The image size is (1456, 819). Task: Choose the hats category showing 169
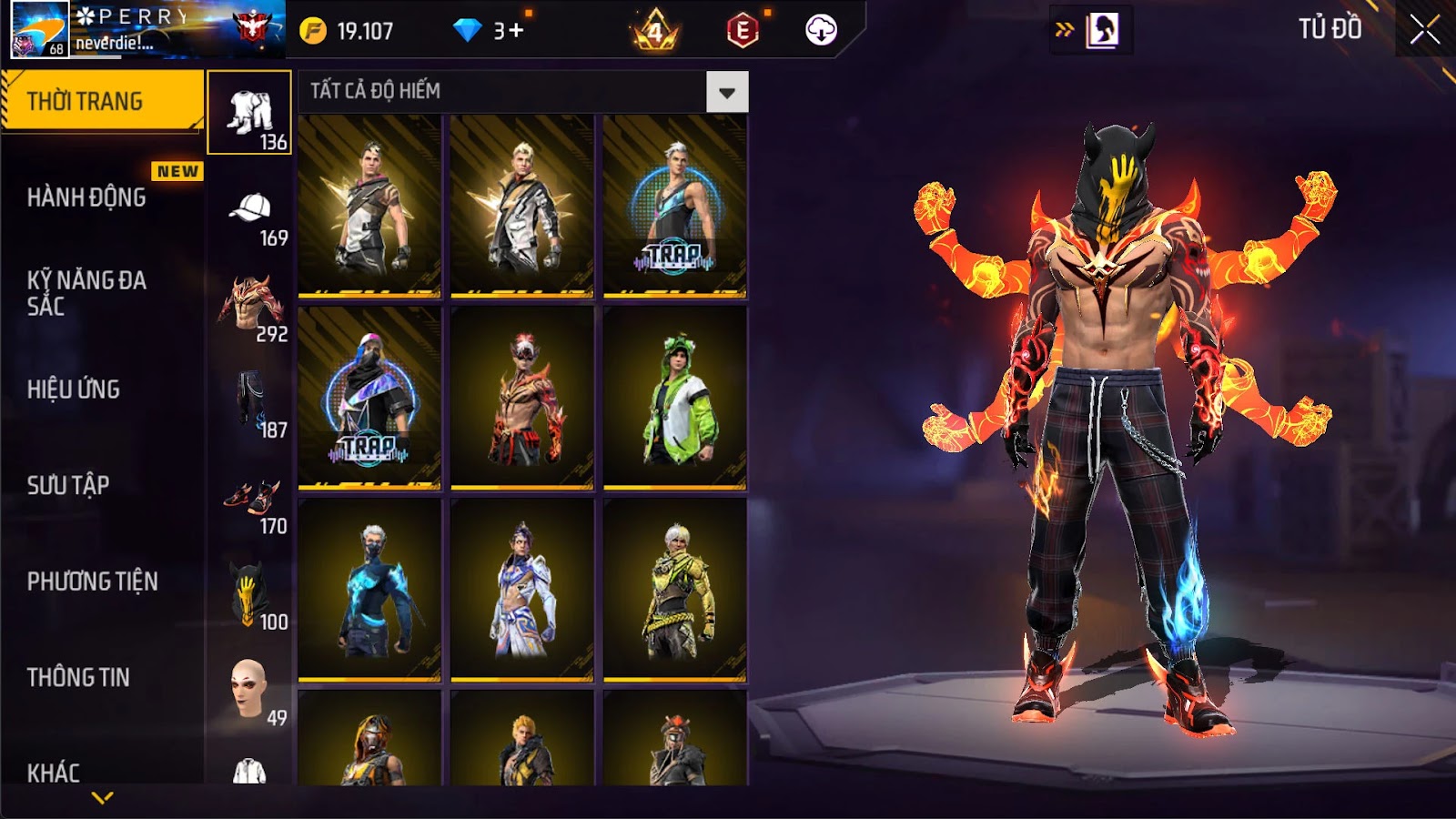coord(251,217)
